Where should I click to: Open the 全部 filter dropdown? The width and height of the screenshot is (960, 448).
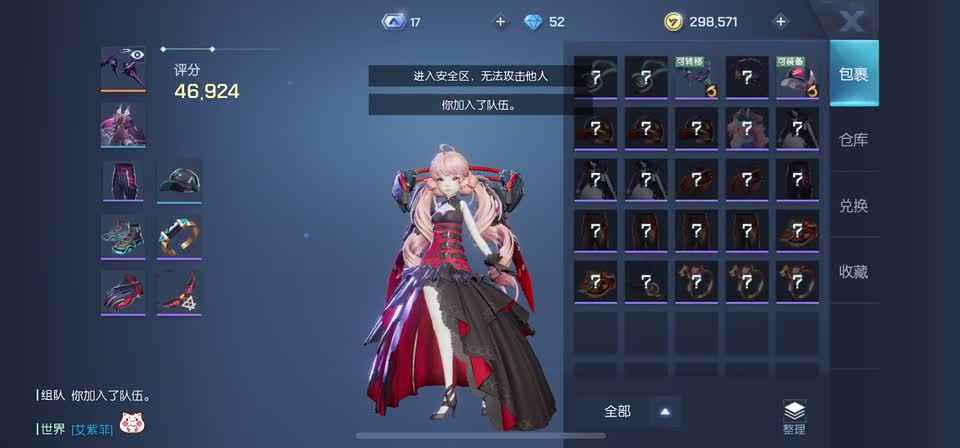pos(636,411)
